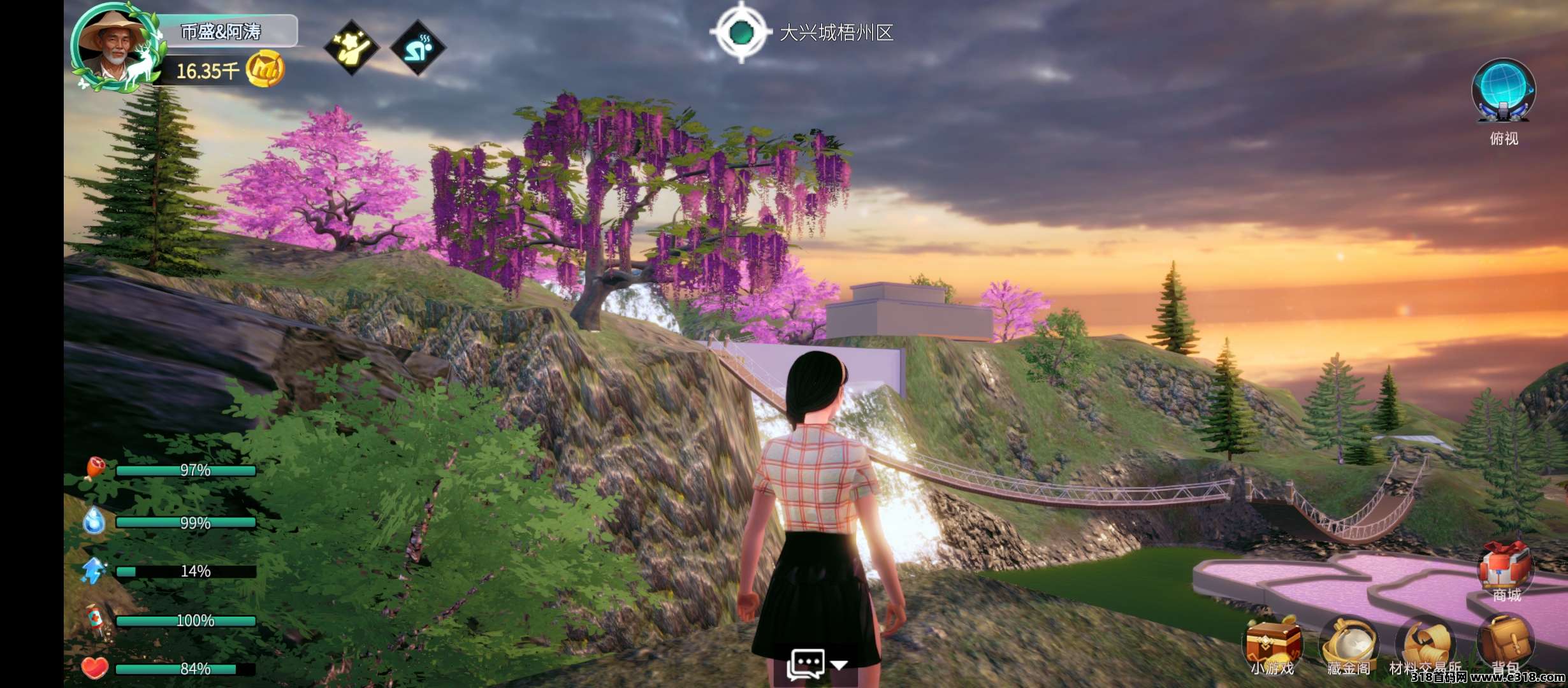Screen dimensions: 1568x688
Task: Open the 小游戏 mini-games chest
Action: pyautogui.click(x=1272, y=643)
